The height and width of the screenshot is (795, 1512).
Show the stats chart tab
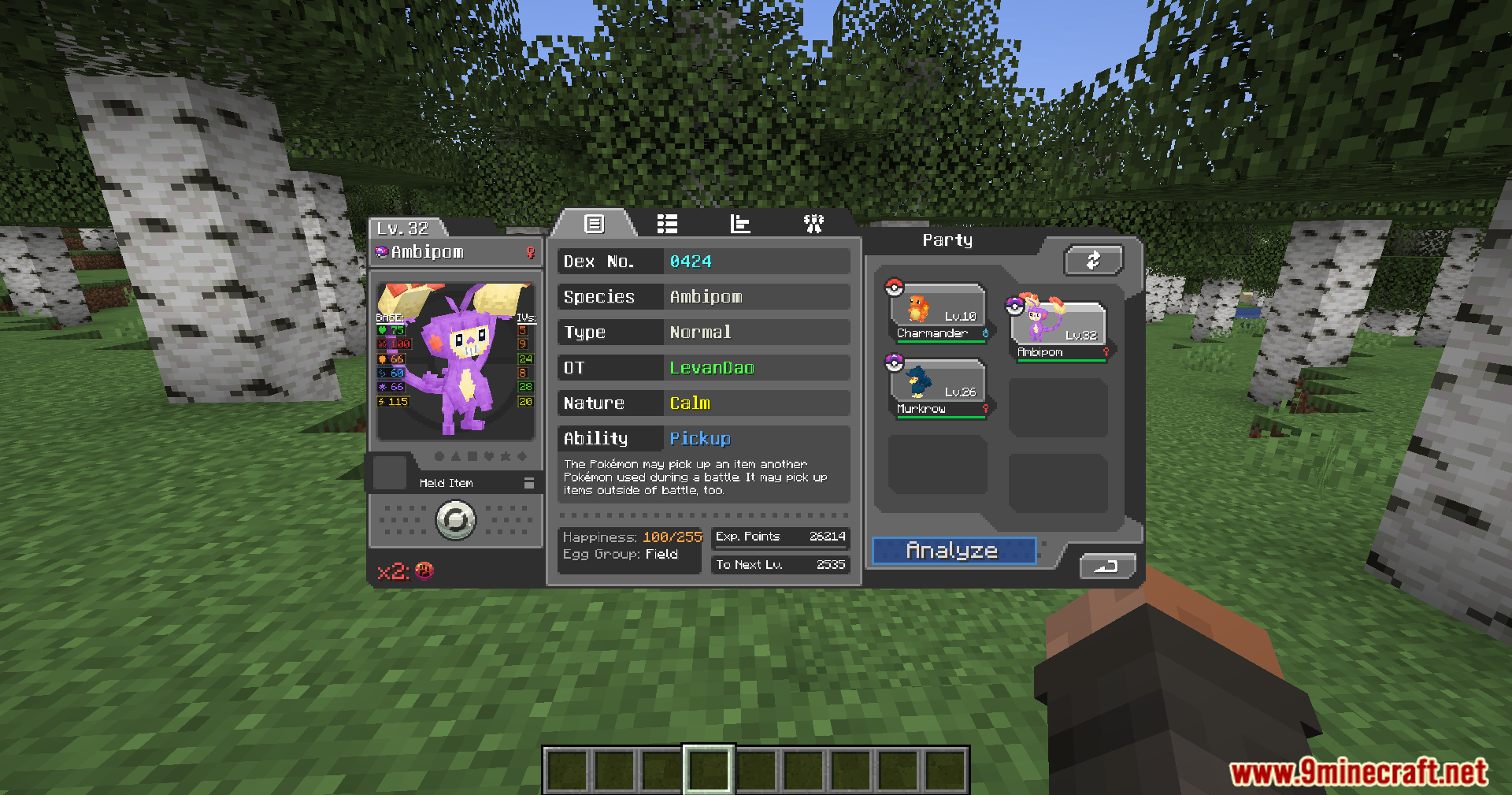tap(740, 225)
